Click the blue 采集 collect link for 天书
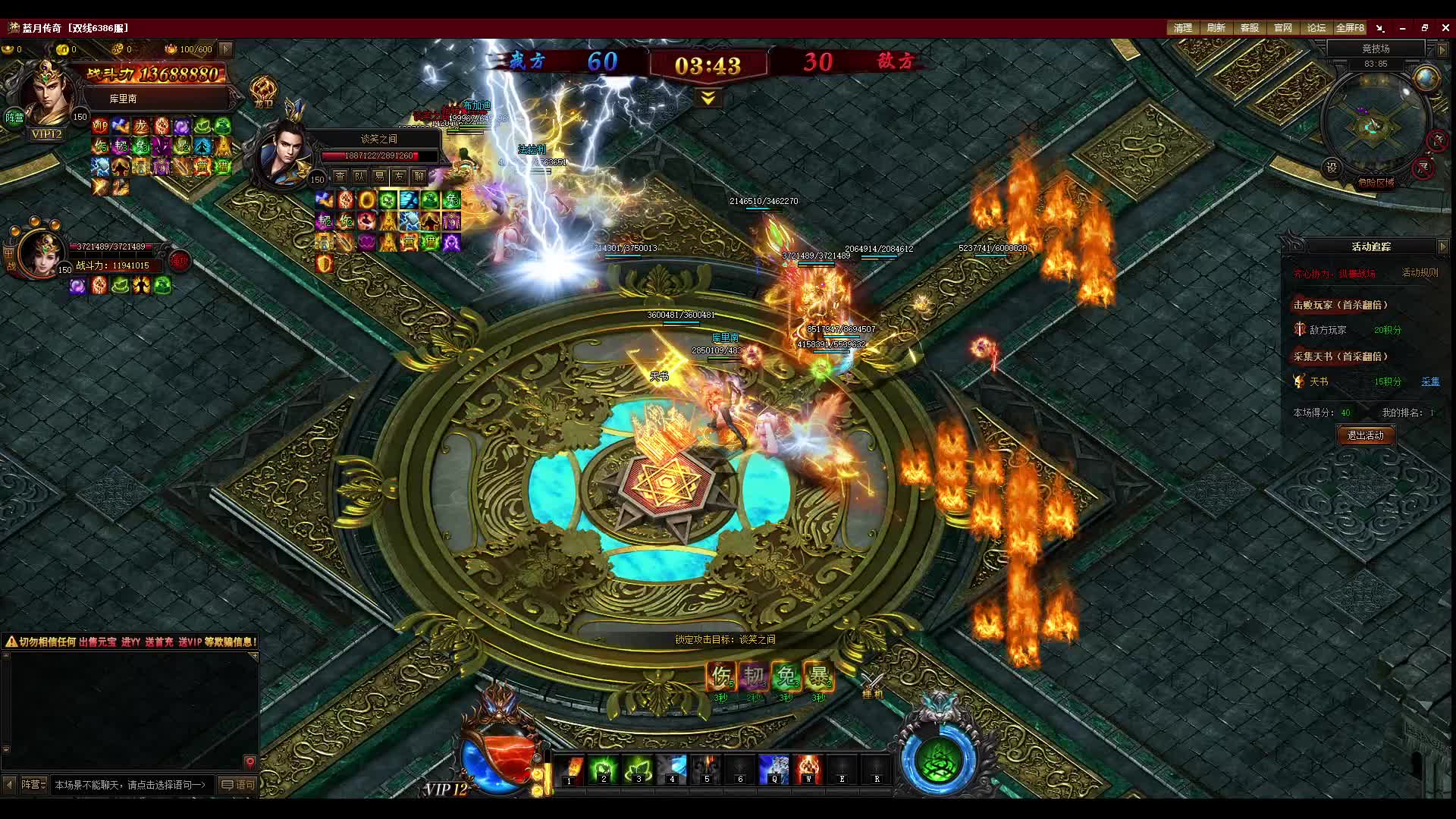This screenshot has width=1456, height=819. [1430, 382]
